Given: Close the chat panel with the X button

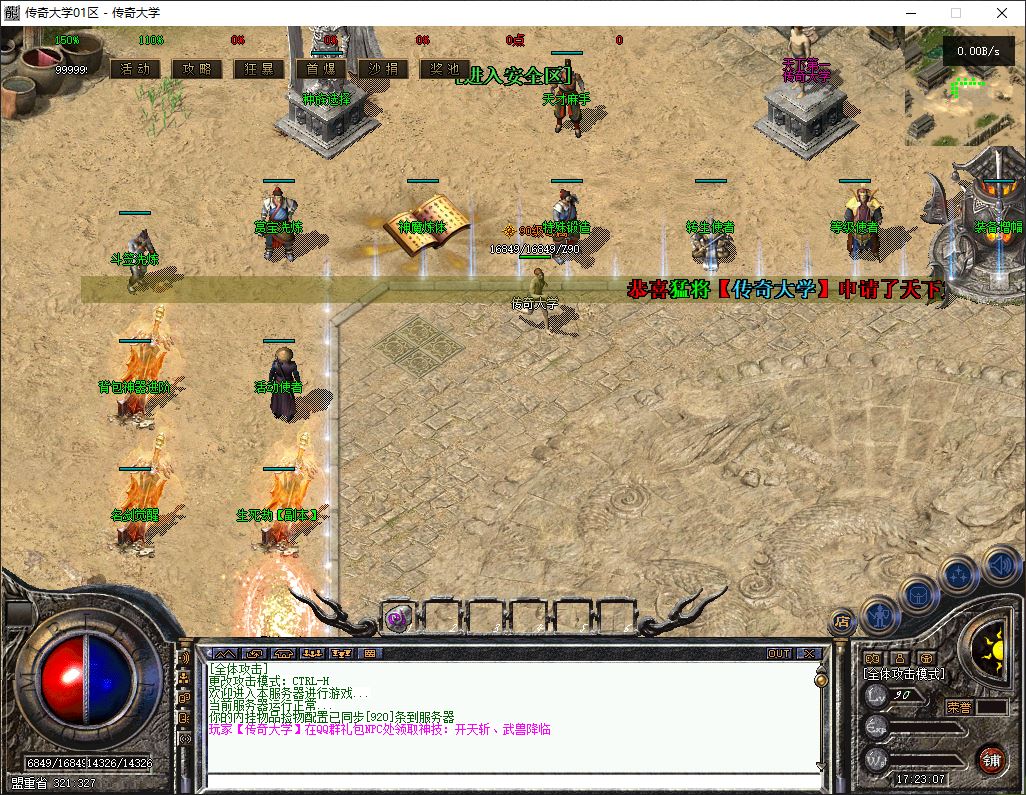Looking at the screenshot, I should [808, 653].
